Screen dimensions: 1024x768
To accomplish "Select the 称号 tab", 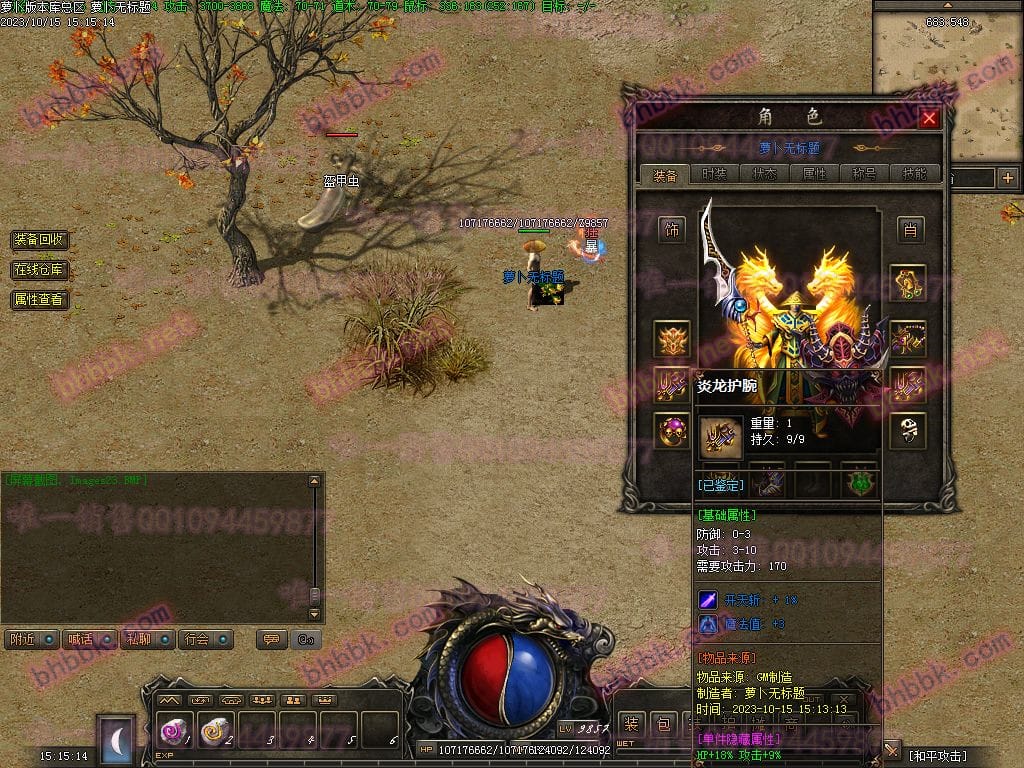I will (x=865, y=174).
